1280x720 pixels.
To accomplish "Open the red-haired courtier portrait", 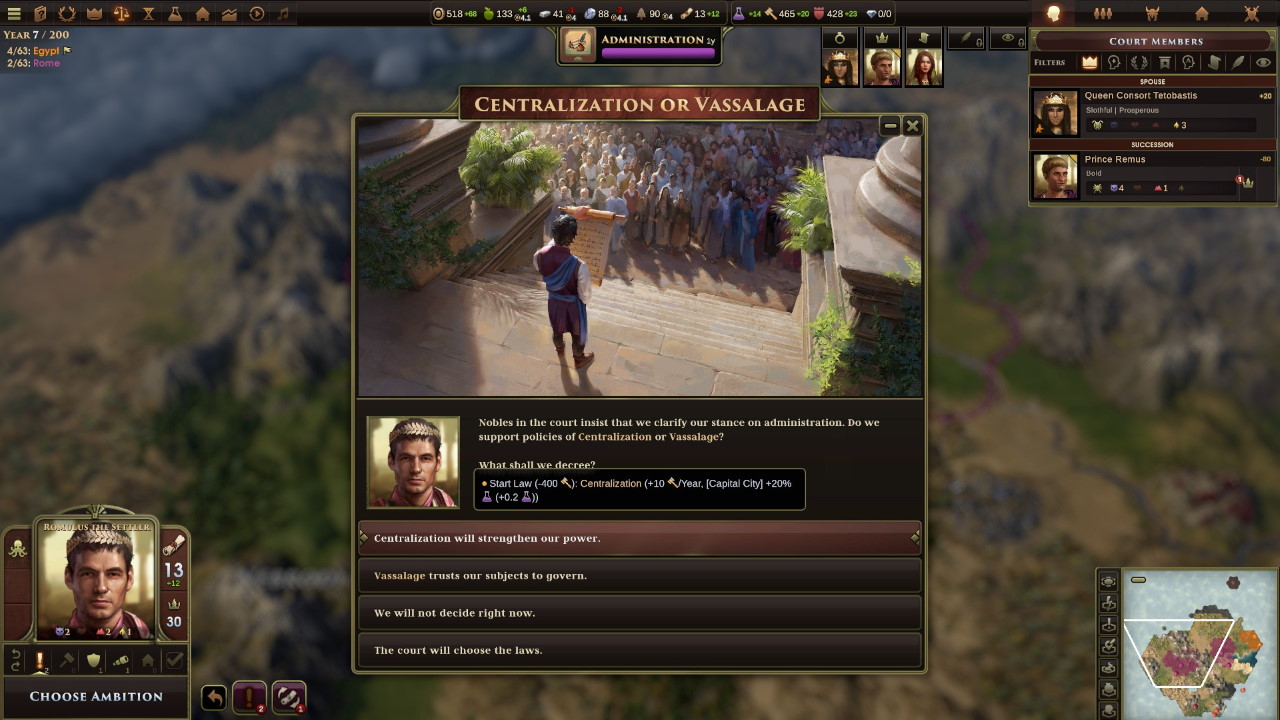I will point(923,66).
